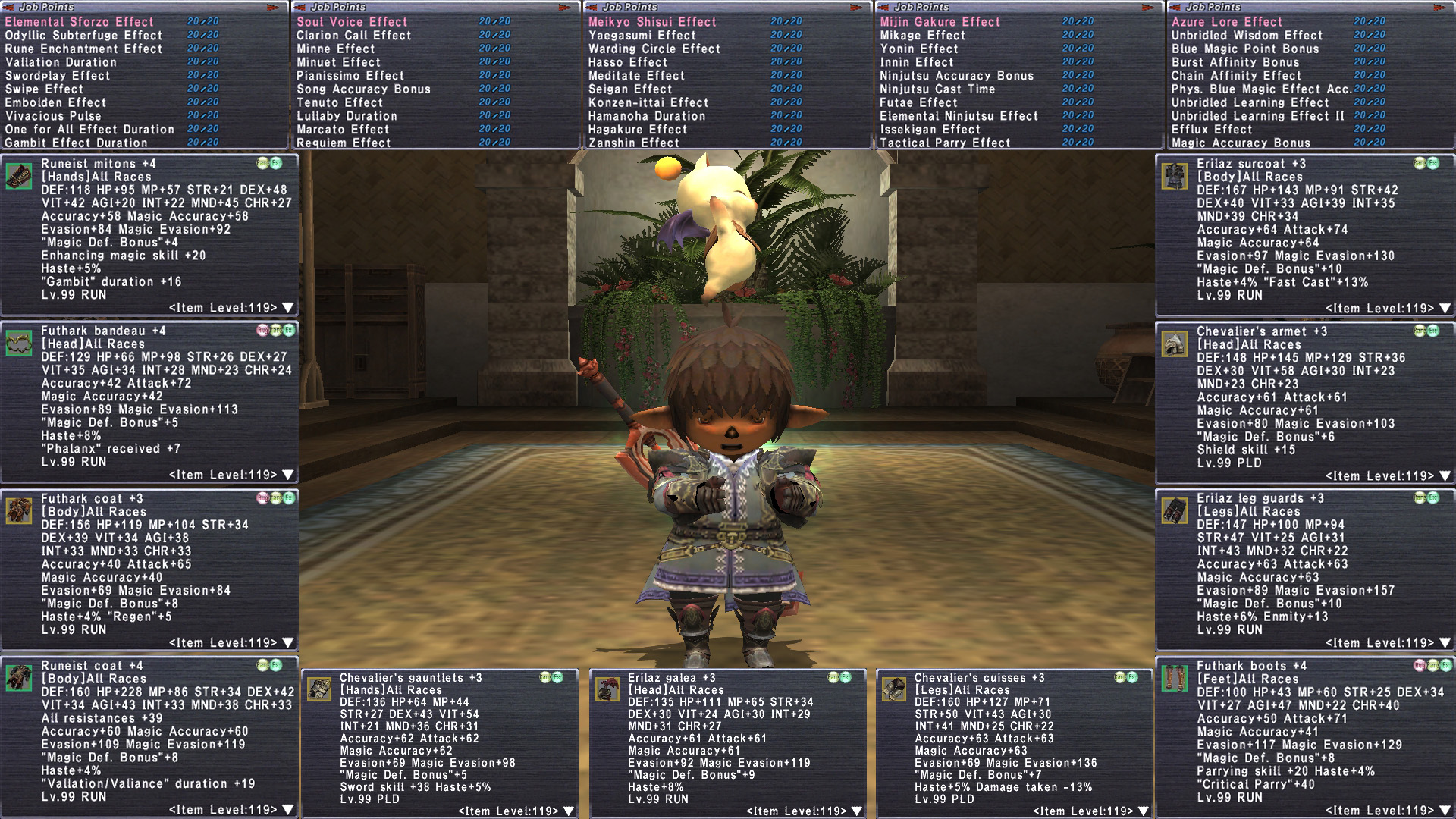1456x819 pixels.
Task: Select Lullaby Duration in the list
Action: click(x=347, y=116)
